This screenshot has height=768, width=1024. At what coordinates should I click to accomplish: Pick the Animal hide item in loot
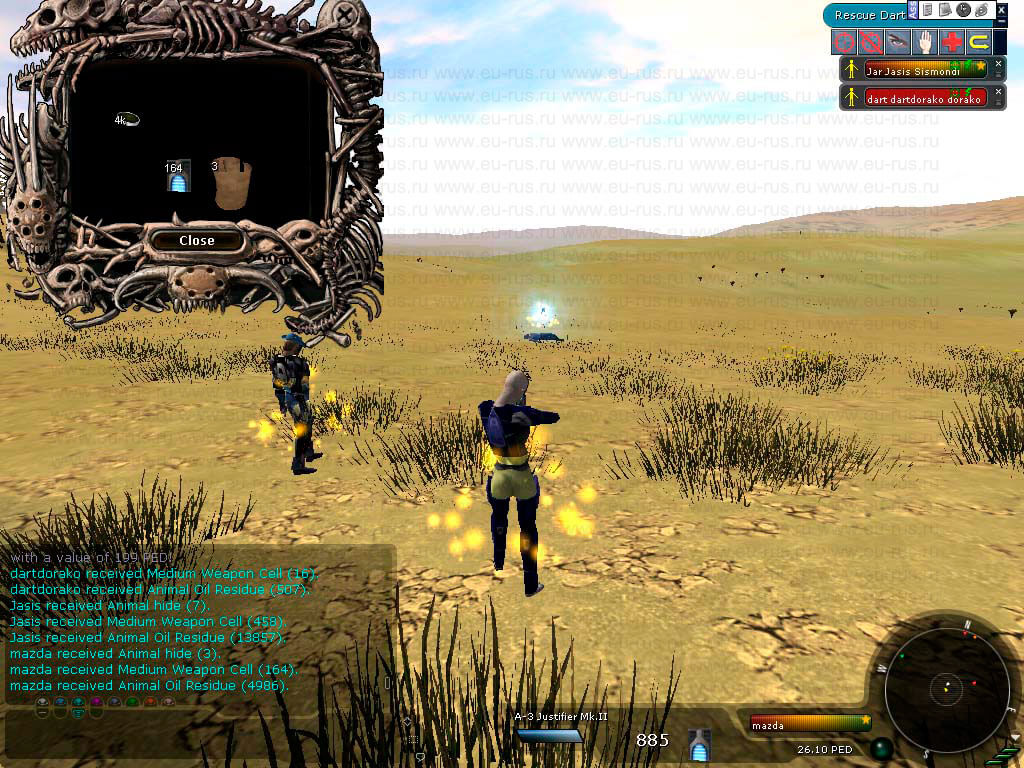[231, 182]
